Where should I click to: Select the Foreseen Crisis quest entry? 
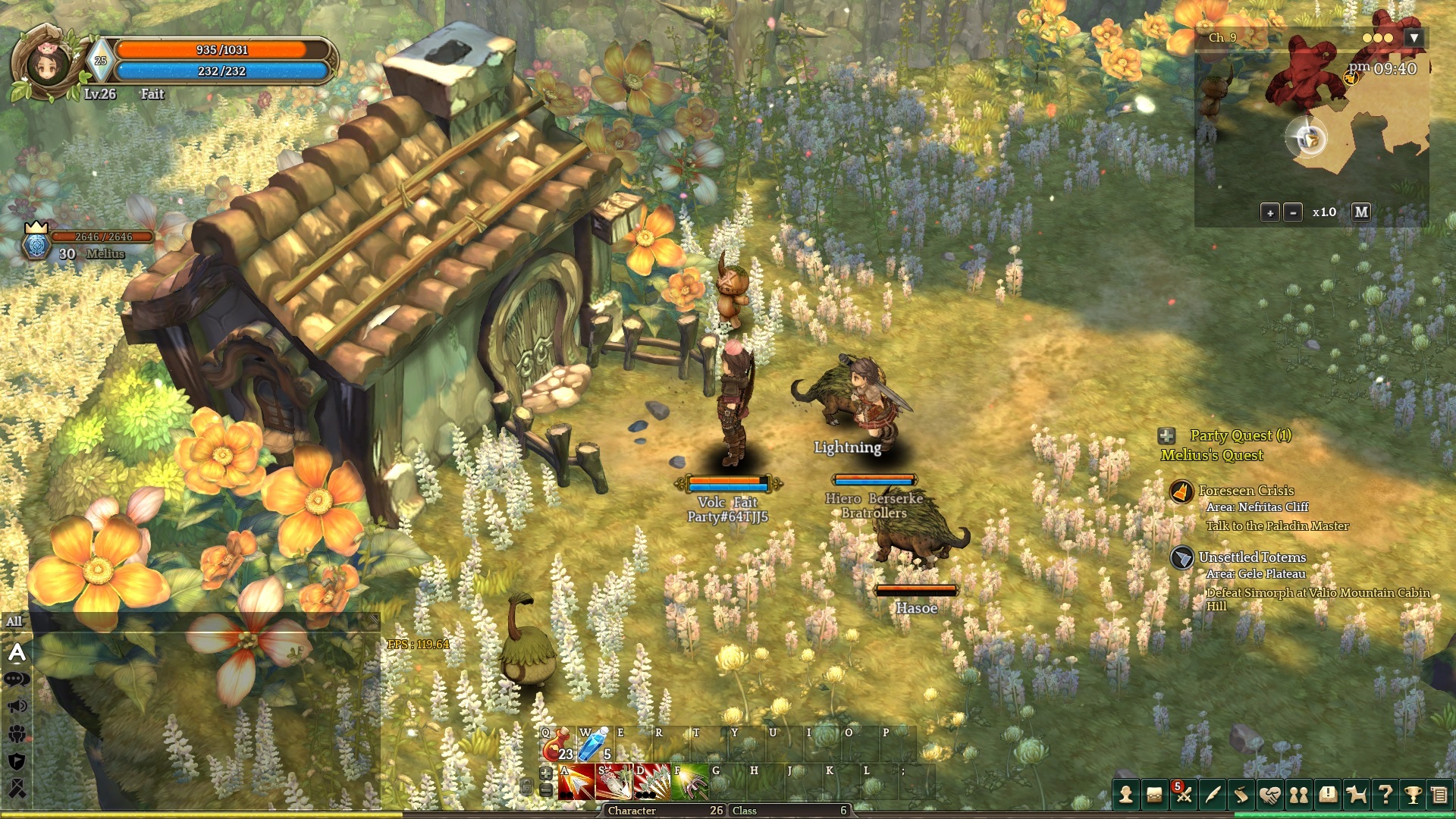(x=1246, y=491)
